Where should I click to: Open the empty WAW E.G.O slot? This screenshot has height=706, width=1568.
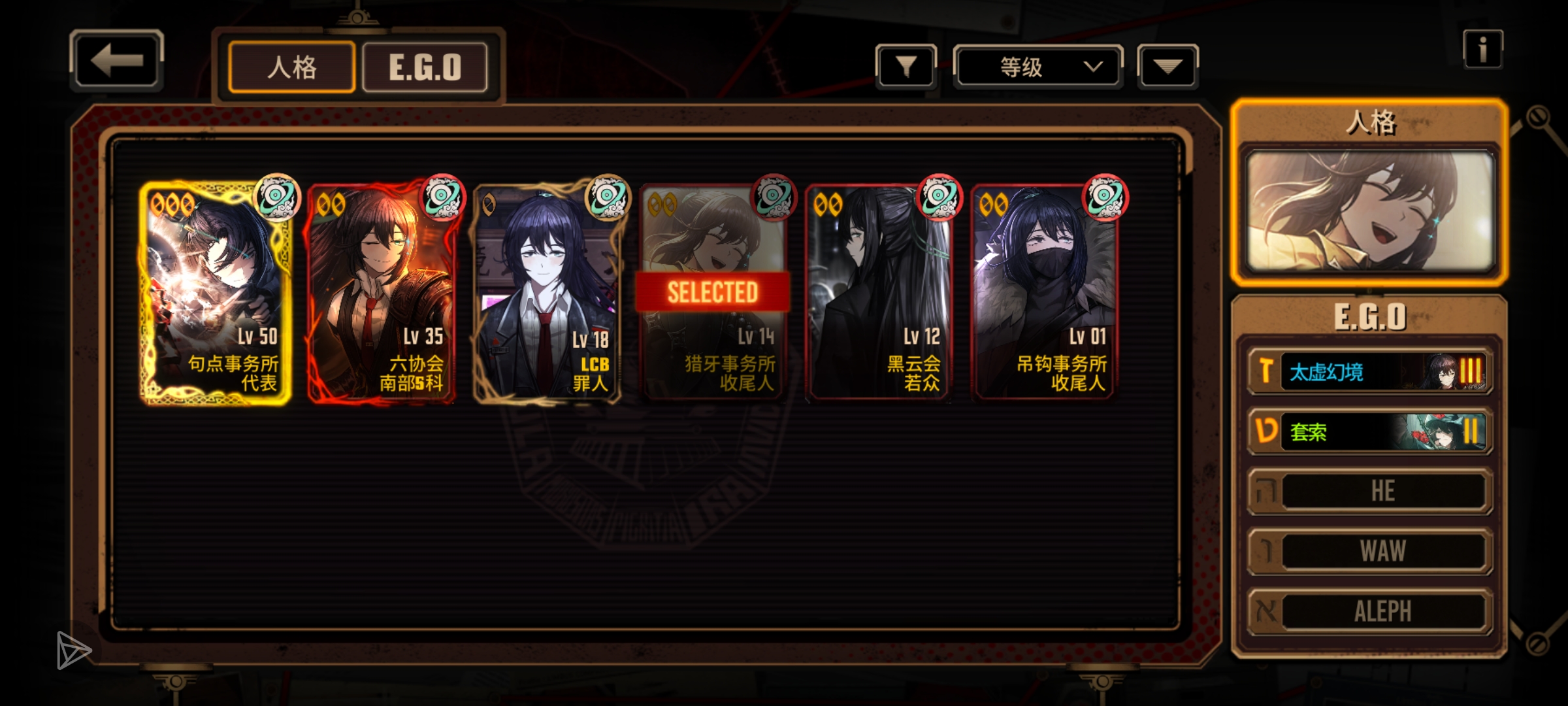pos(1370,551)
